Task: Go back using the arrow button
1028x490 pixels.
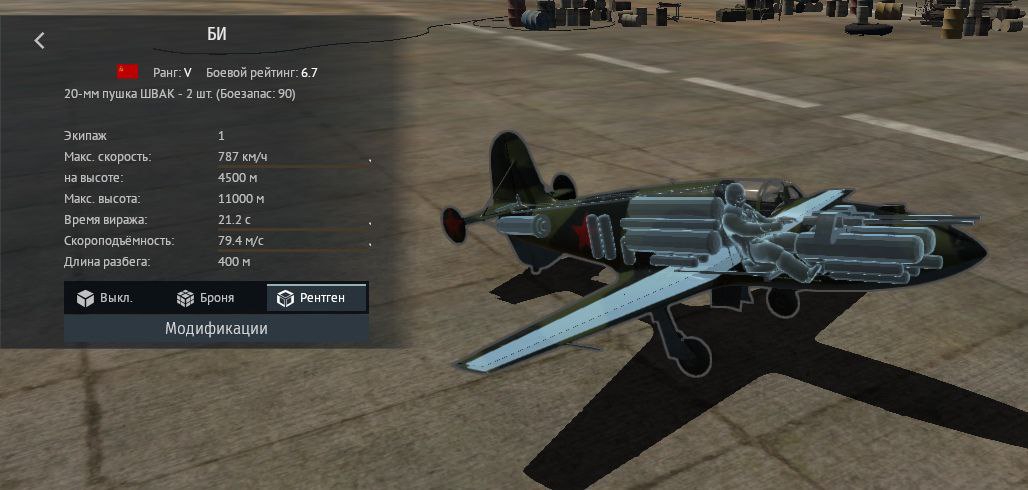Action: (x=40, y=40)
